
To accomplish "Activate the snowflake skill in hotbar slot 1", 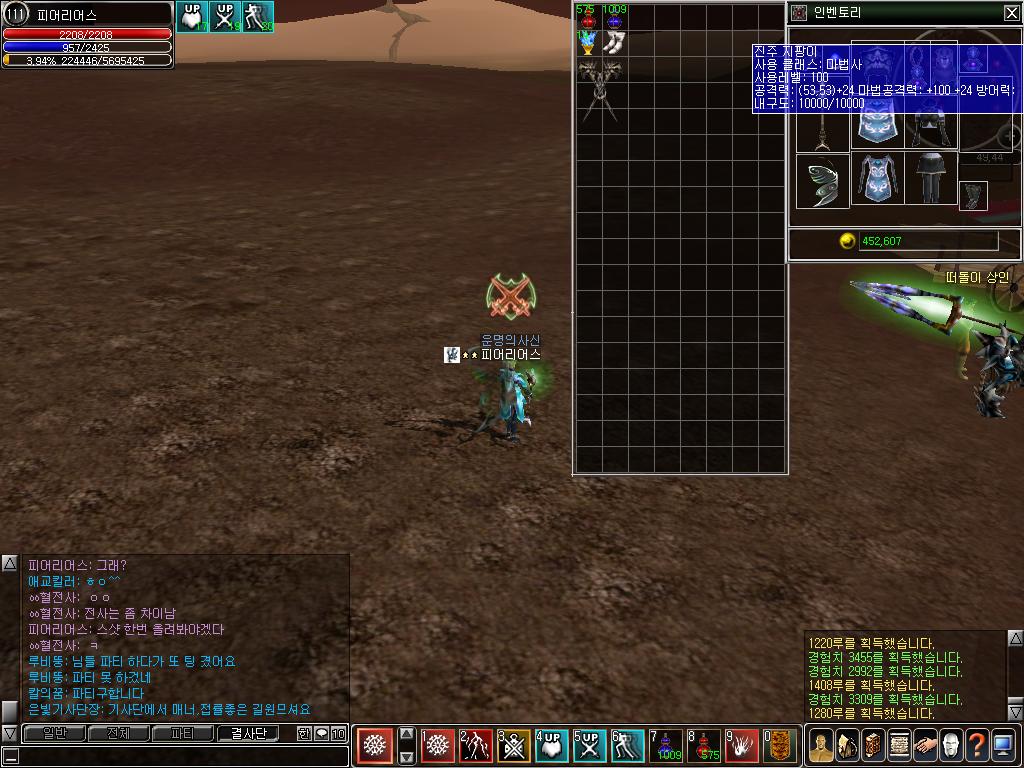I will click(x=438, y=746).
